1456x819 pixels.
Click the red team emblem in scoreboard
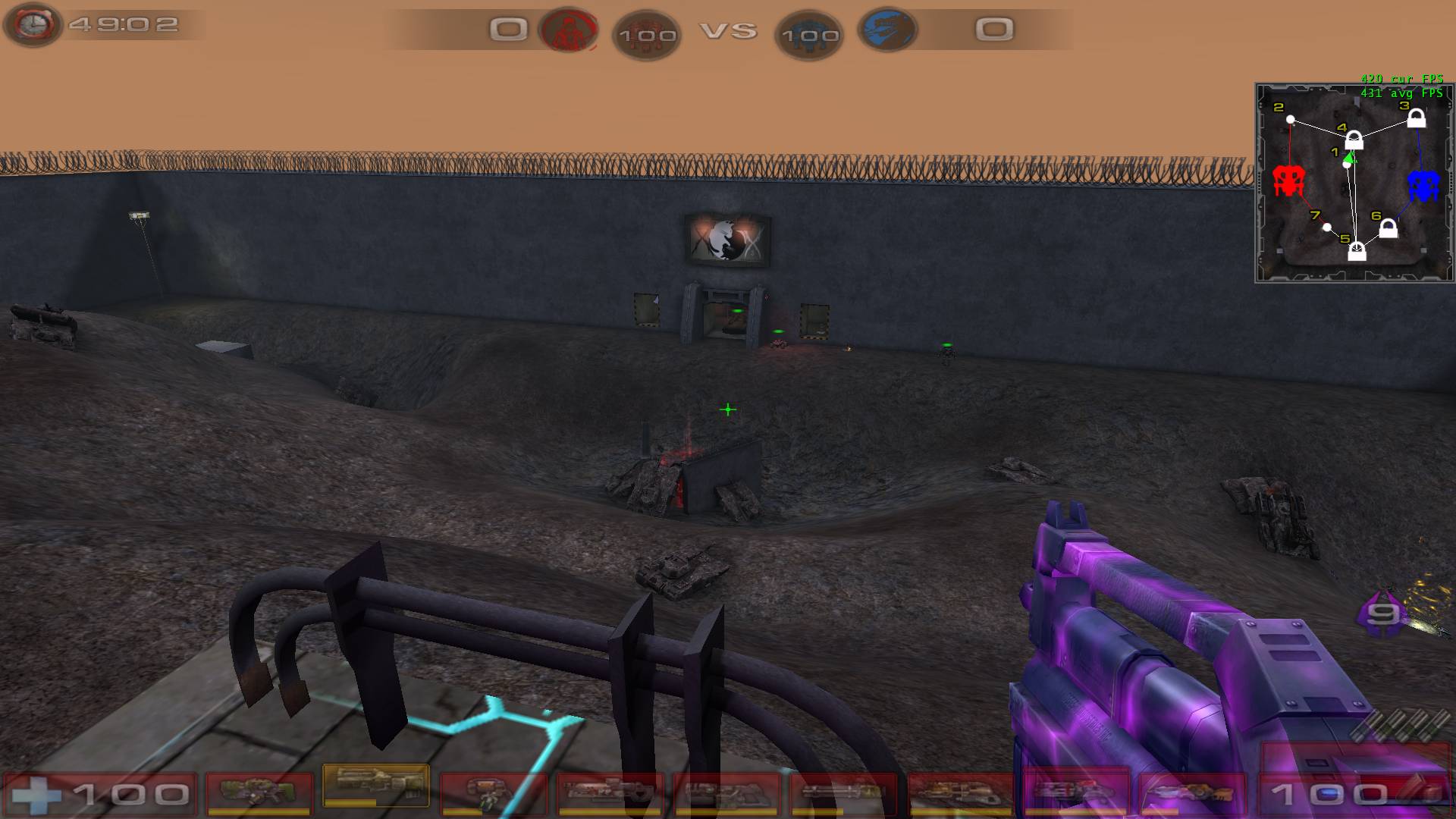pos(568,30)
